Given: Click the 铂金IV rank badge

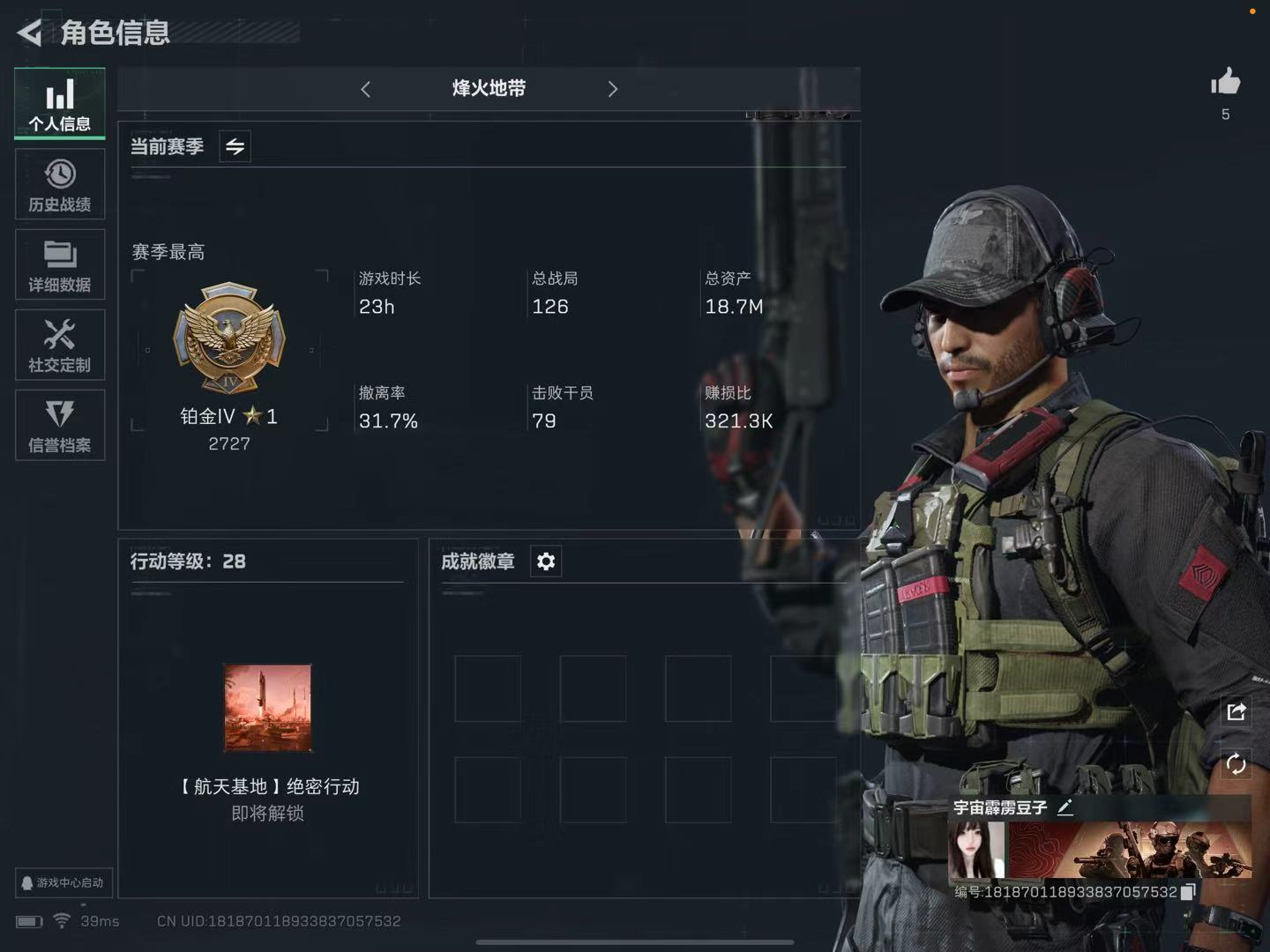Looking at the screenshot, I should click(x=228, y=338).
